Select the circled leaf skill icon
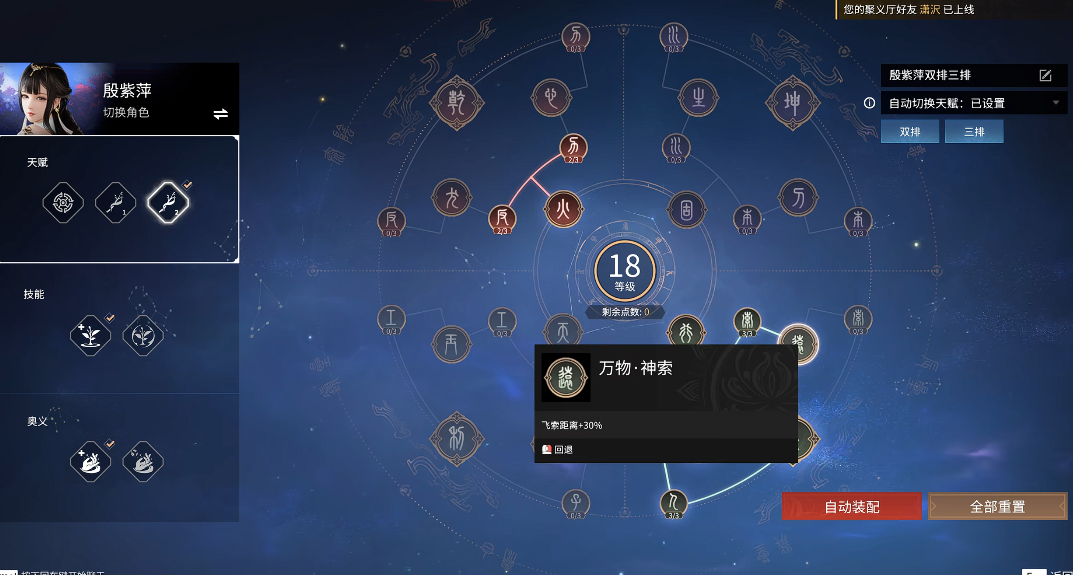This screenshot has height=575, width=1073. click(143, 335)
